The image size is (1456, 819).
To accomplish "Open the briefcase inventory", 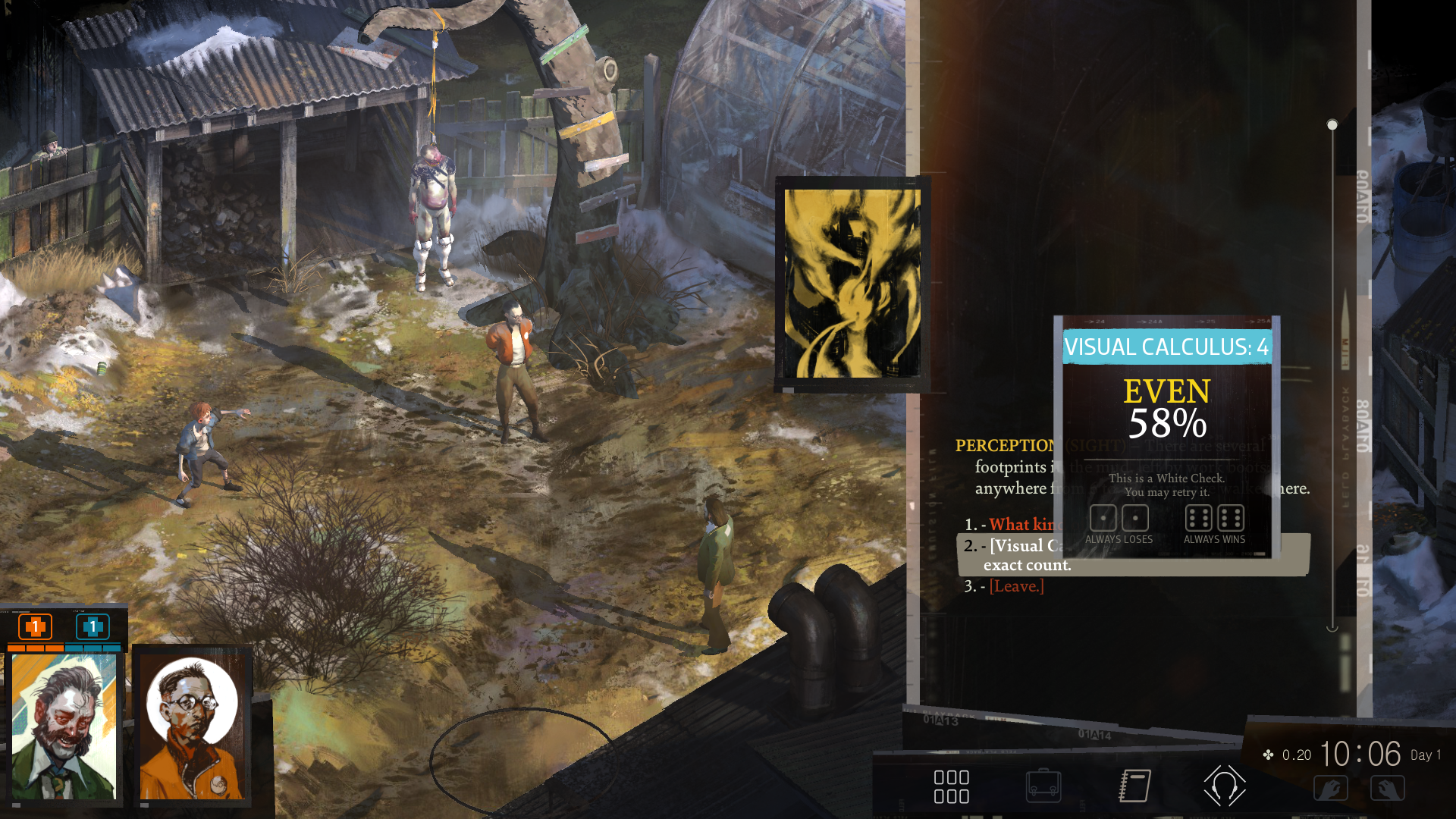I will click(x=1043, y=786).
